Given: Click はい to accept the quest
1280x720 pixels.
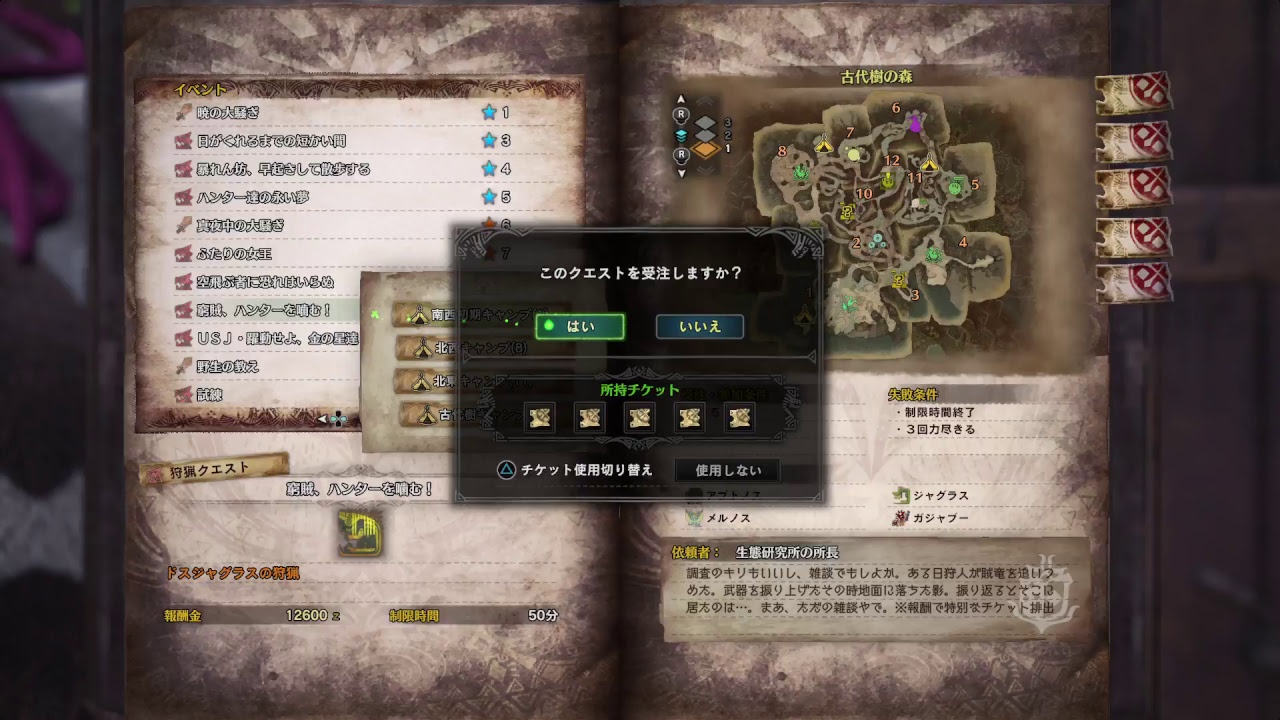Looking at the screenshot, I should [x=580, y=326].
